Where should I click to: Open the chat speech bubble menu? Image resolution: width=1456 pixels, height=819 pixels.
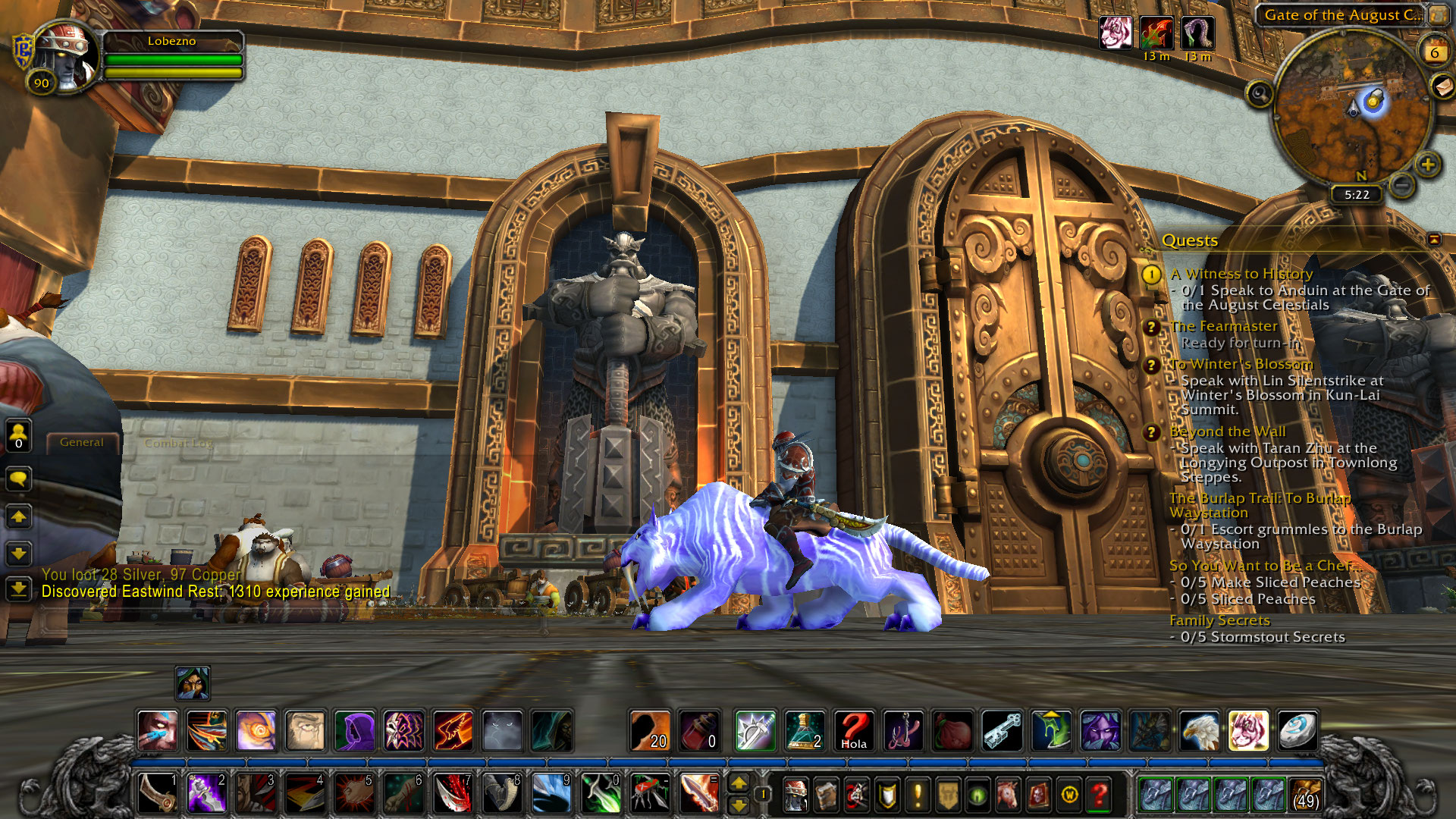click(x=18, y=479)
